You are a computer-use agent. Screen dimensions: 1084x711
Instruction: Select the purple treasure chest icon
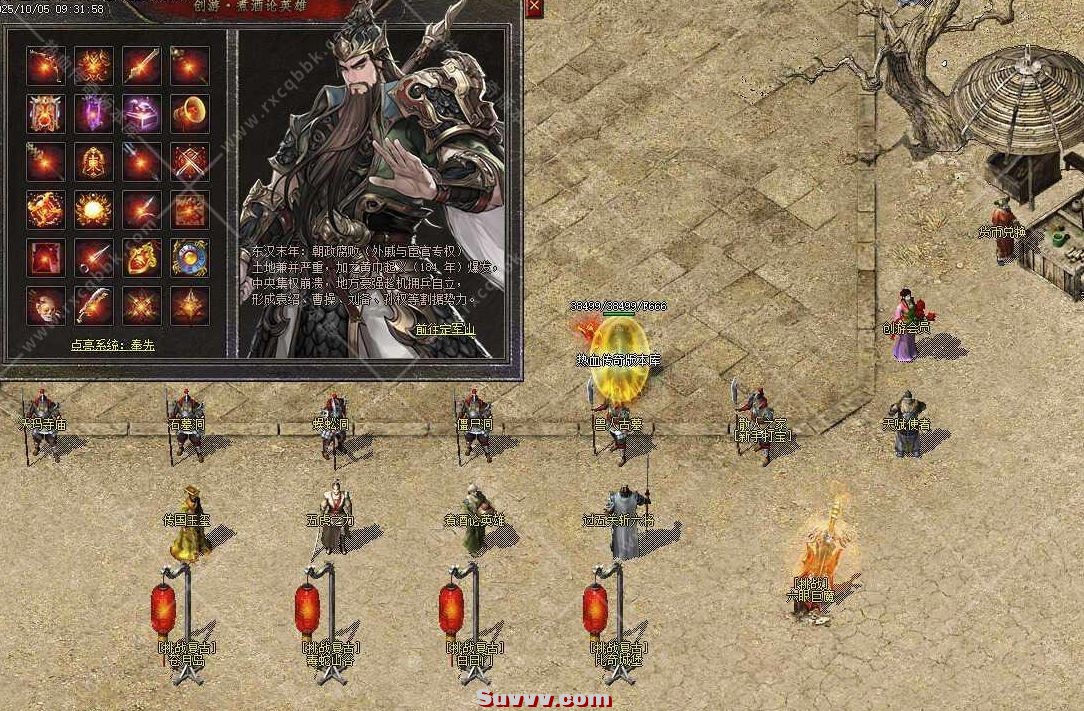click(141, 114)
